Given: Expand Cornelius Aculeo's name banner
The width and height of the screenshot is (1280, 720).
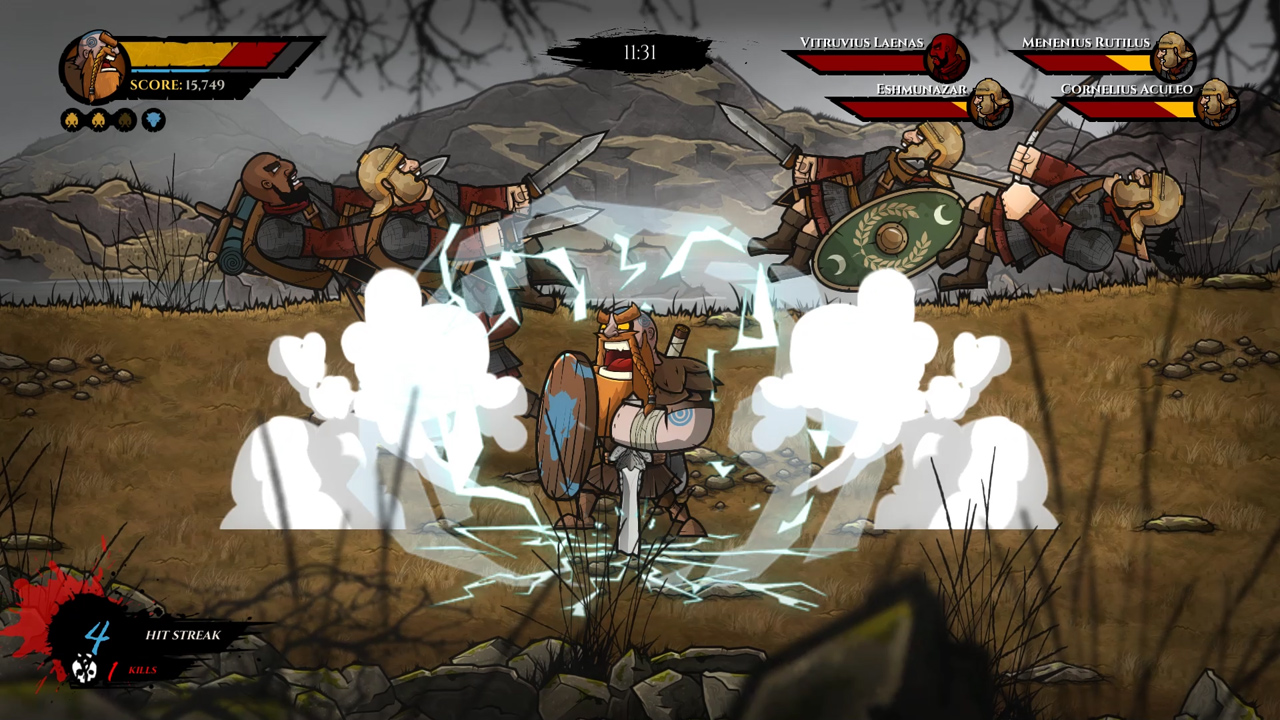Looking at the screenshot, I should pos(1128,90).
